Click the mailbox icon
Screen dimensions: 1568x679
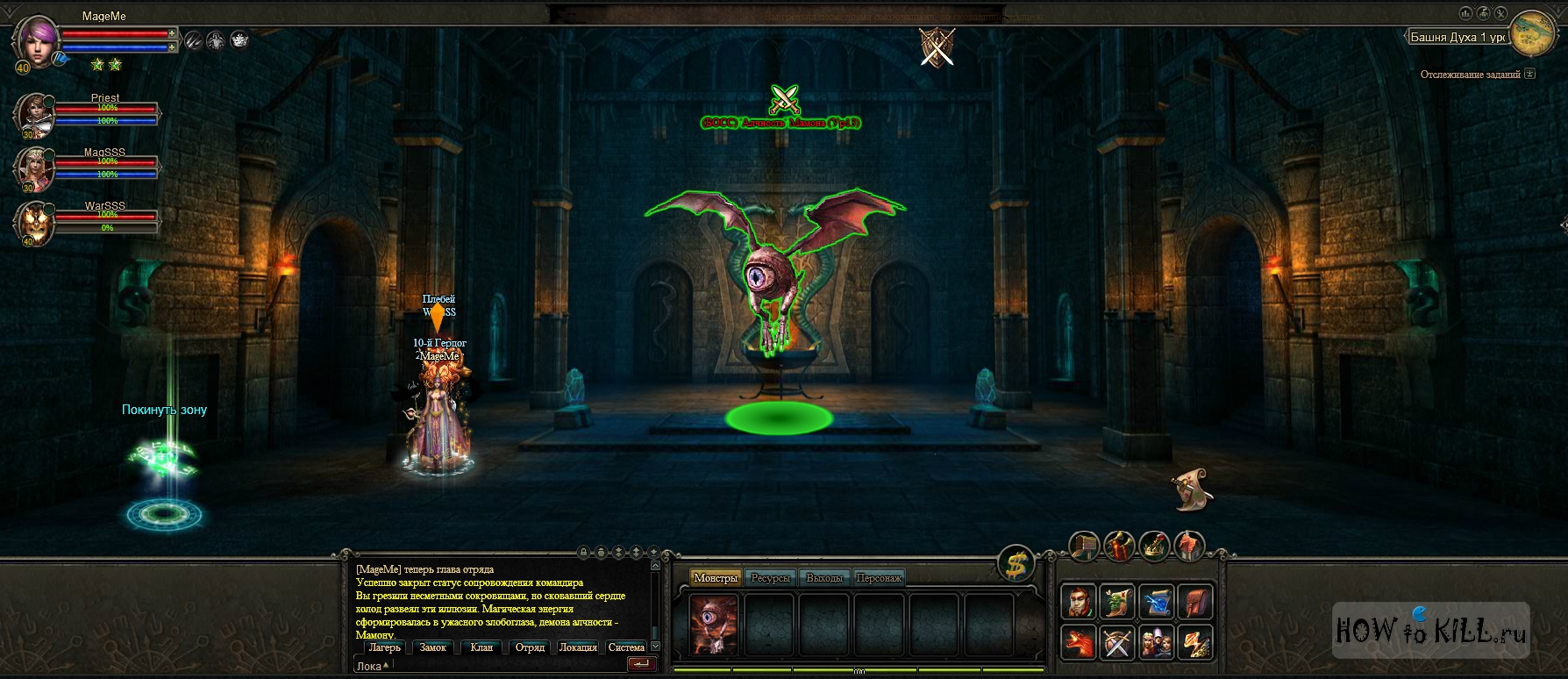coord(1084,546)
